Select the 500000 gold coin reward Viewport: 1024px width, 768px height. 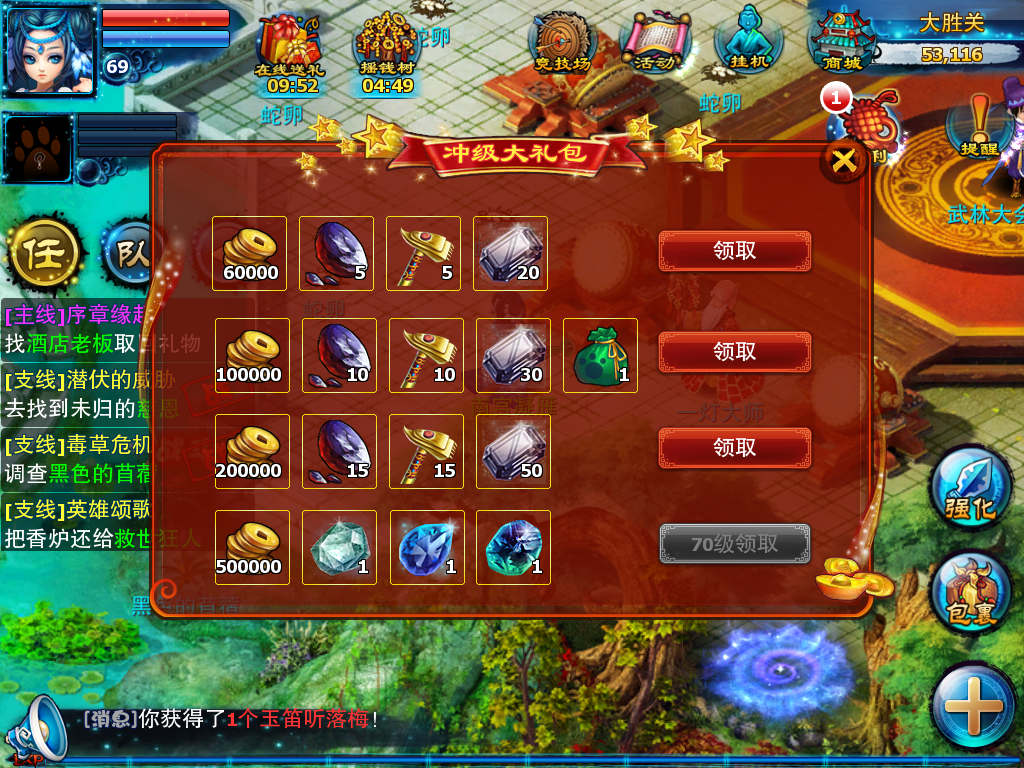point(251,547)
